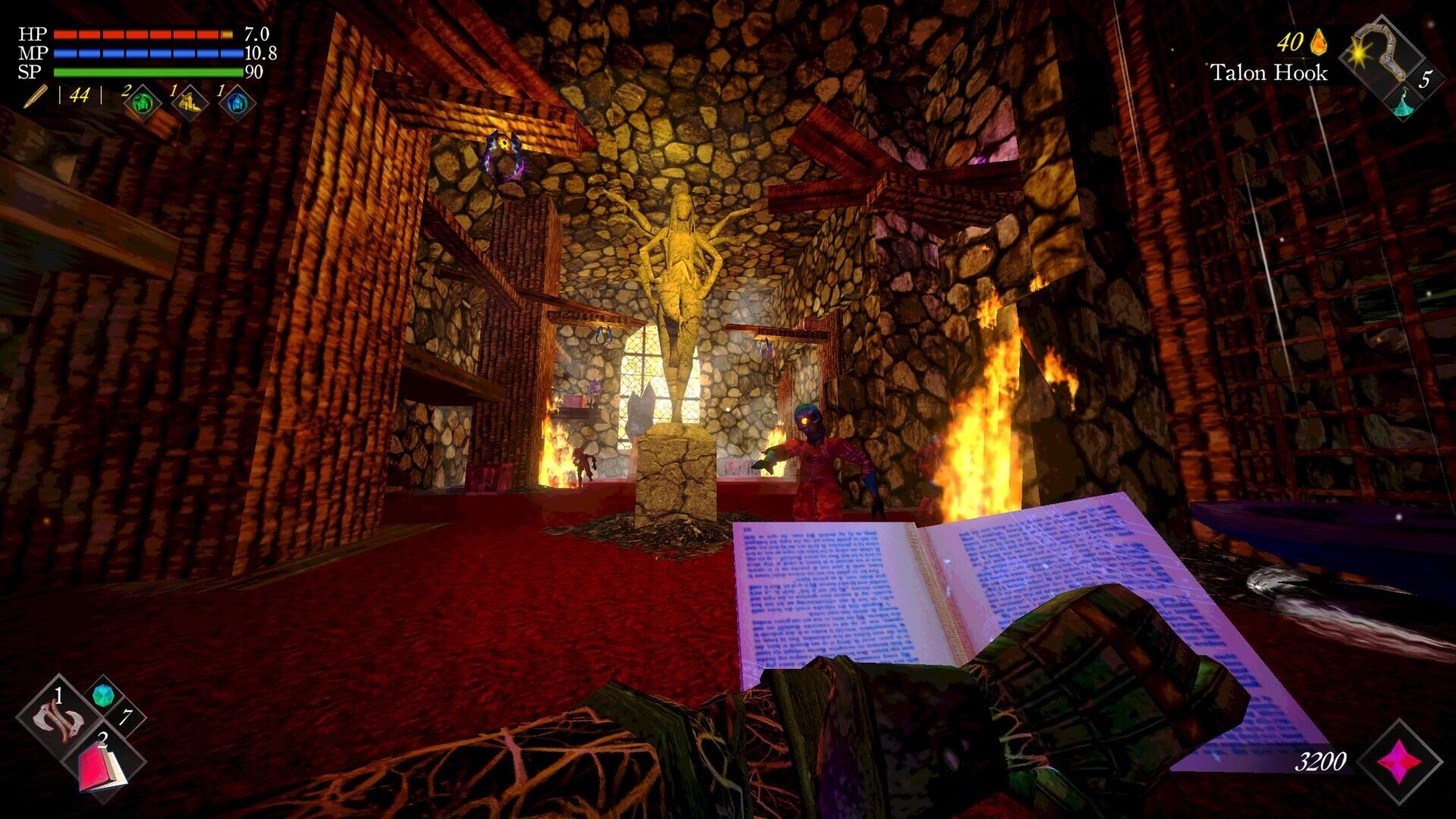Toggle the Talon Hook ammo counter showing 5
Screen dimensions: 1456x819
coord(1427,79)
